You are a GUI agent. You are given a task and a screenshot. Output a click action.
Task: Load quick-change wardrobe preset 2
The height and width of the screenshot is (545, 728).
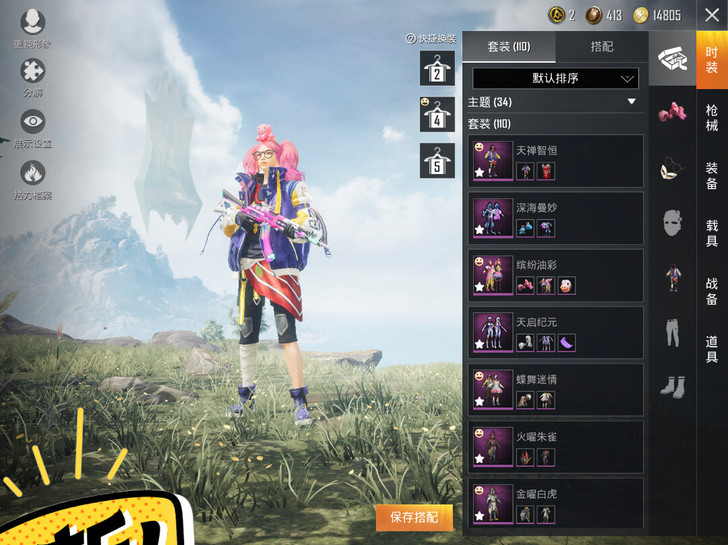pyautogui.click(x=437, y=68)
